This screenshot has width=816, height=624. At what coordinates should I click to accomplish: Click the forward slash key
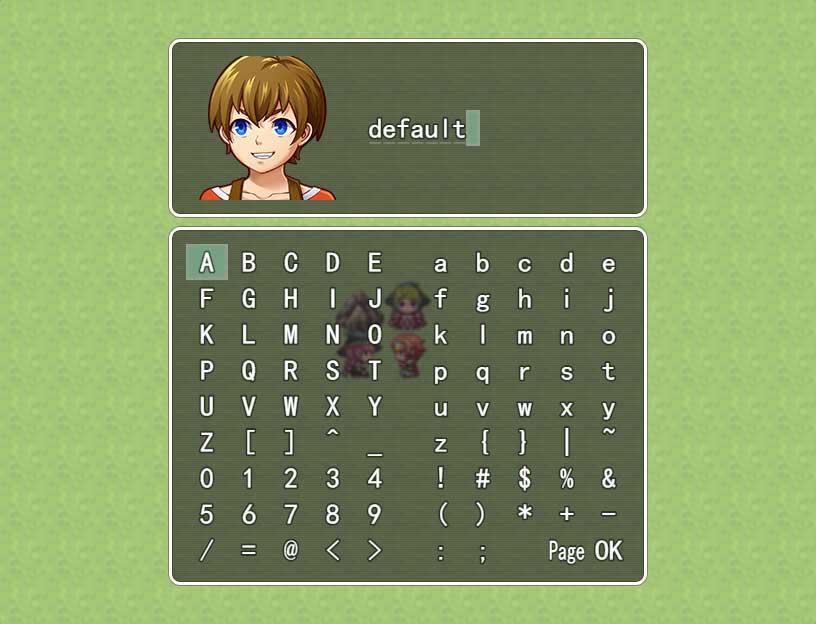click(x=207, y=550)
